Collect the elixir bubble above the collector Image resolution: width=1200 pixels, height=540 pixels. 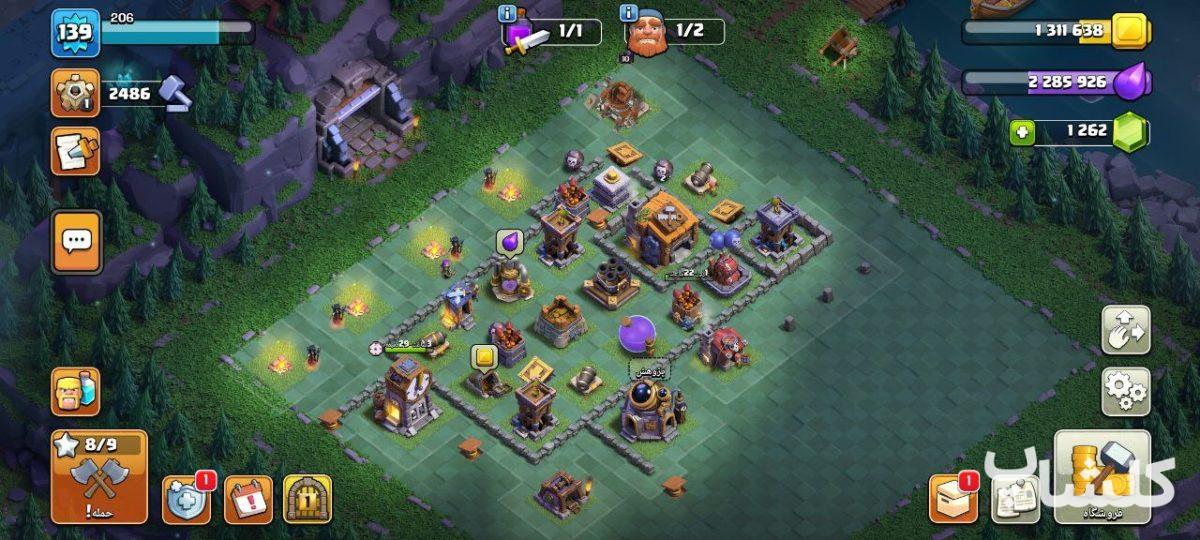pyautogui.click(x=507, y=242)
